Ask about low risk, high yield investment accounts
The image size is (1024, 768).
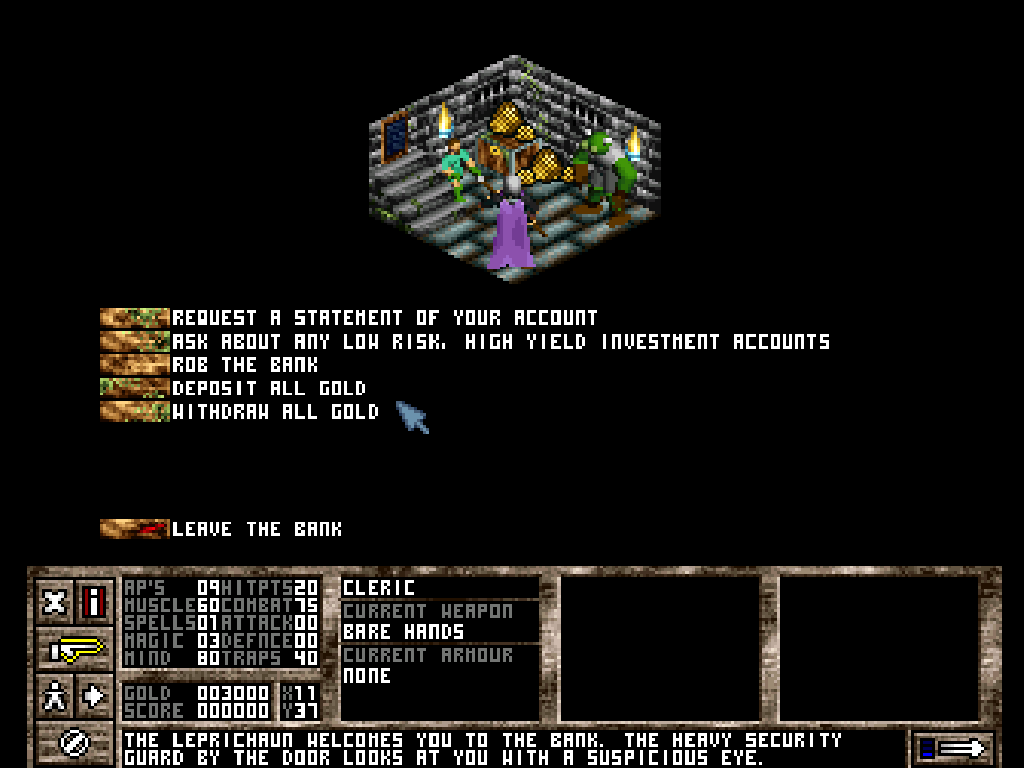point(500,342)
